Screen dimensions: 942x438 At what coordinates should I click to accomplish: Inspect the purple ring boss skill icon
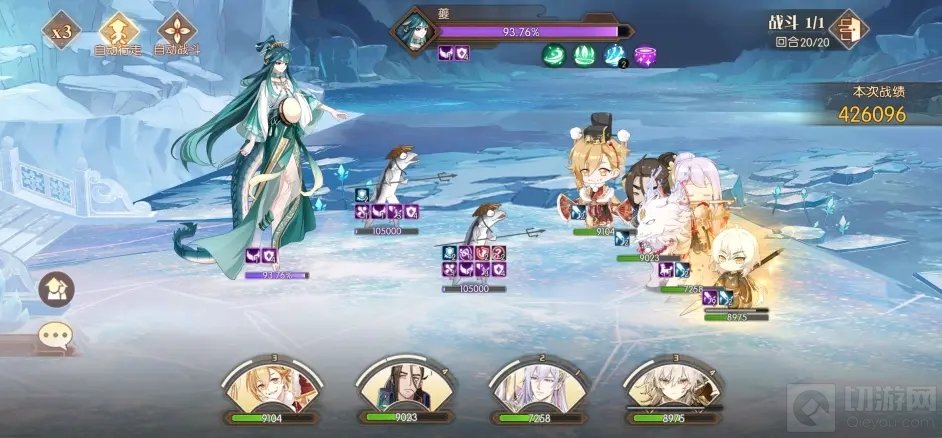(645, 55)
